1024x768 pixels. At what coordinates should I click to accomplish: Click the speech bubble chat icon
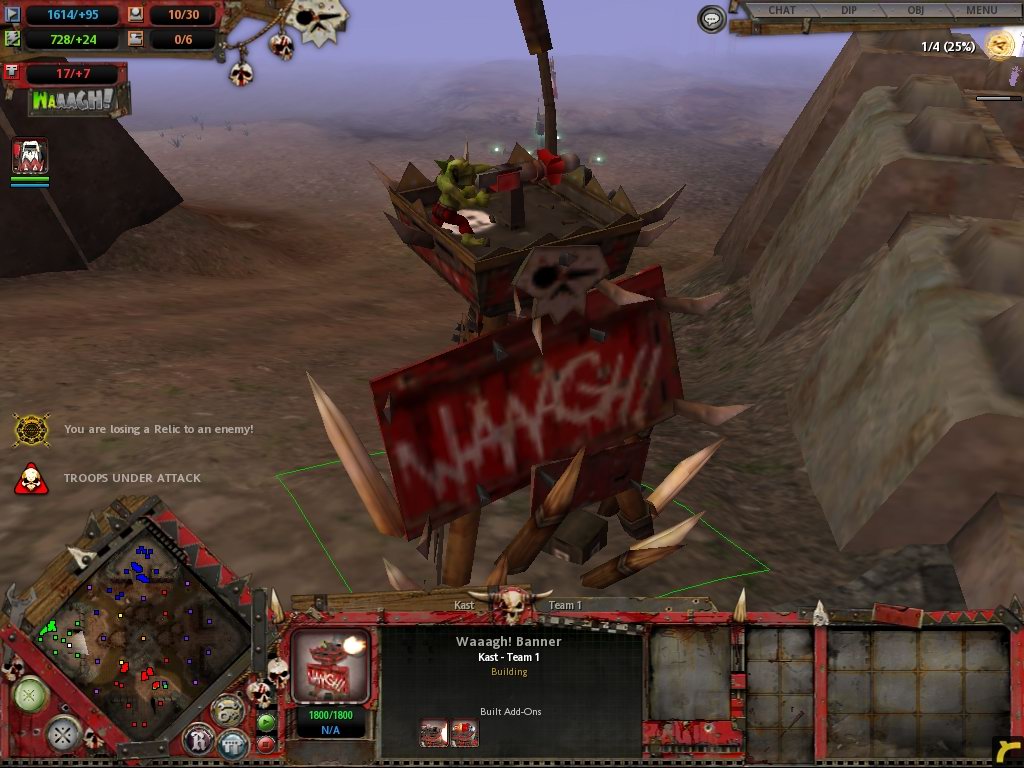coord(712,18)
